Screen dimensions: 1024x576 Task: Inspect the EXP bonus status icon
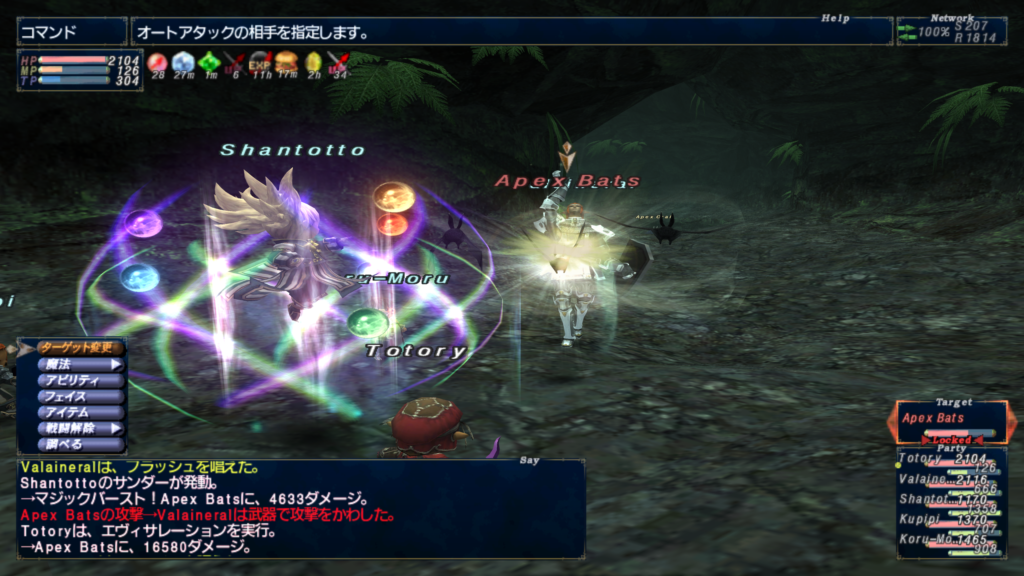coord(260,63)
